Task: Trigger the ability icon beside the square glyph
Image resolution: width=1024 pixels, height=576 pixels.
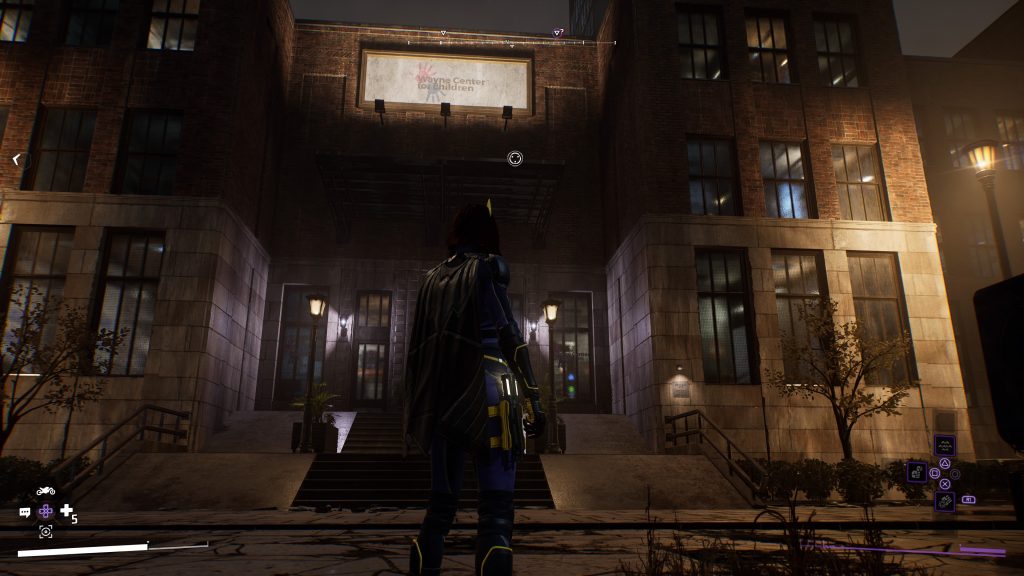Action: coord(916,471)
